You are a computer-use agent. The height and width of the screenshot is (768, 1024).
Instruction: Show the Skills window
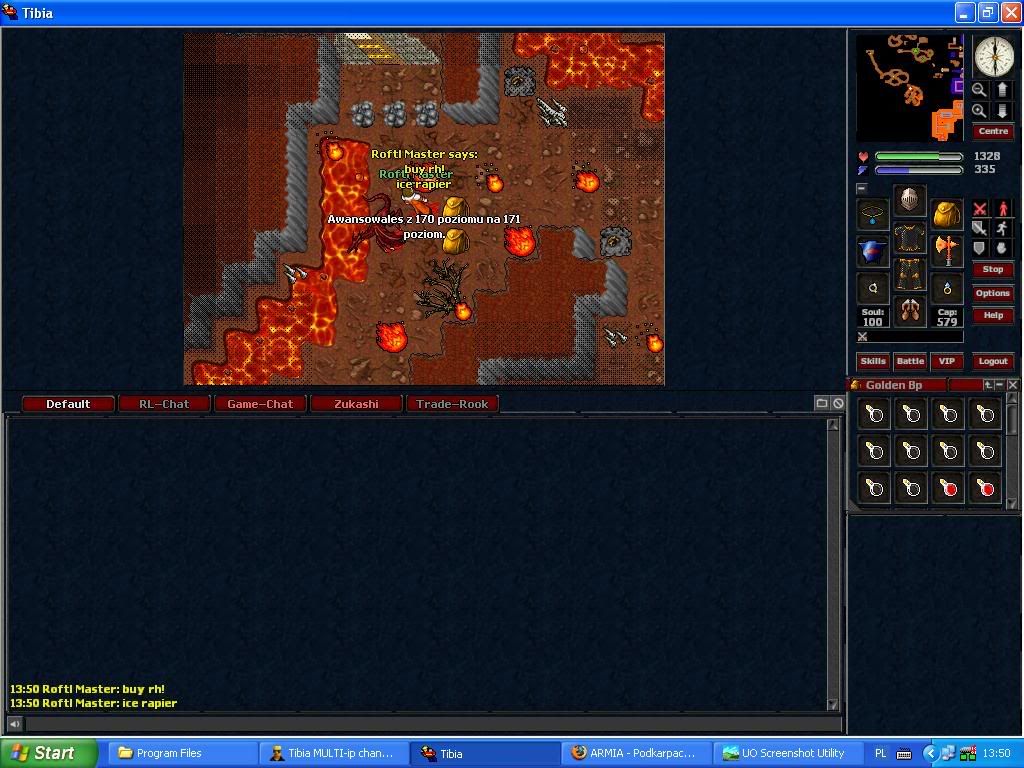pos(873,361)
